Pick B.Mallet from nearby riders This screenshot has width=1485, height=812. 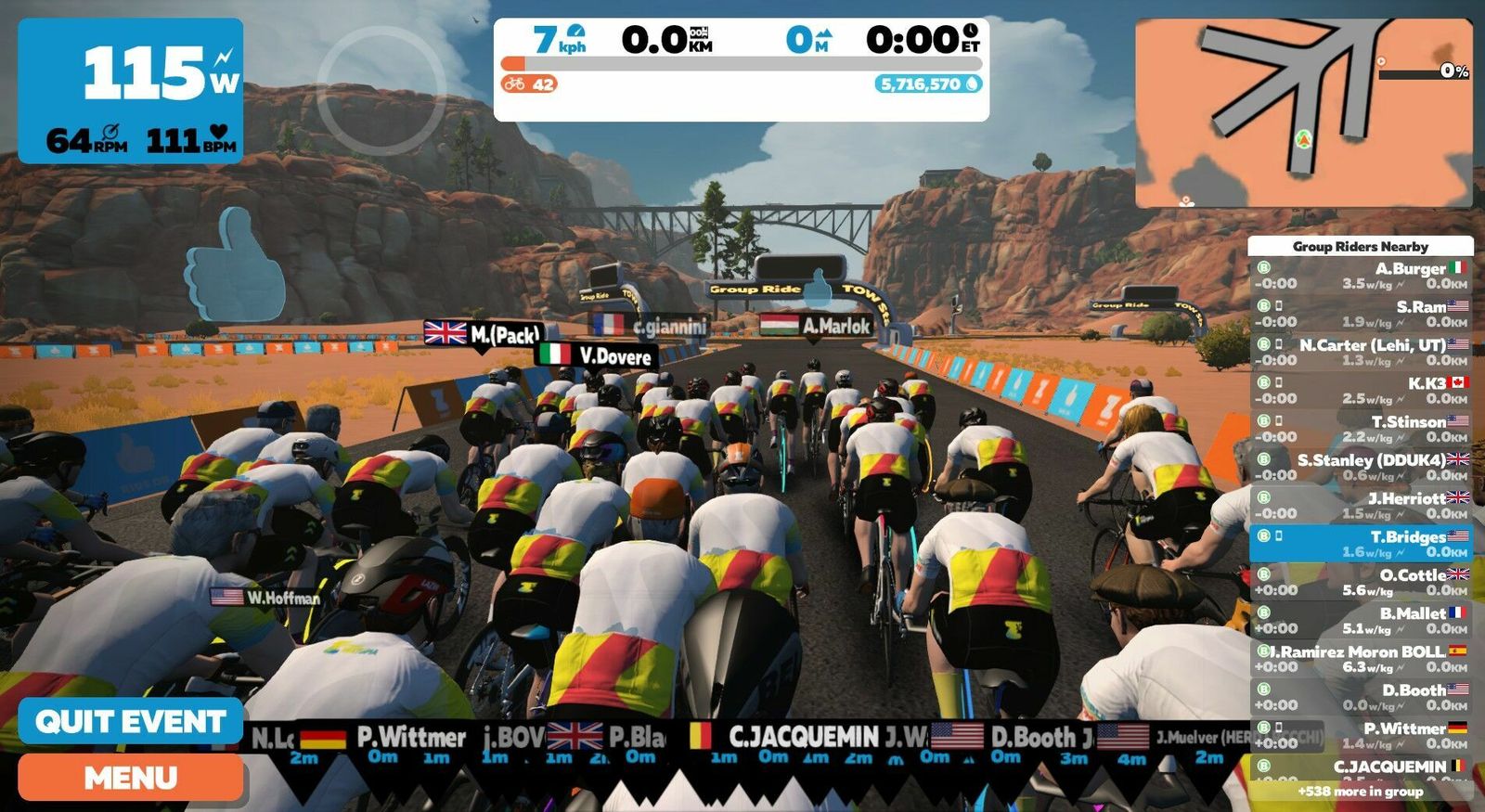[x=1361, y=620]
